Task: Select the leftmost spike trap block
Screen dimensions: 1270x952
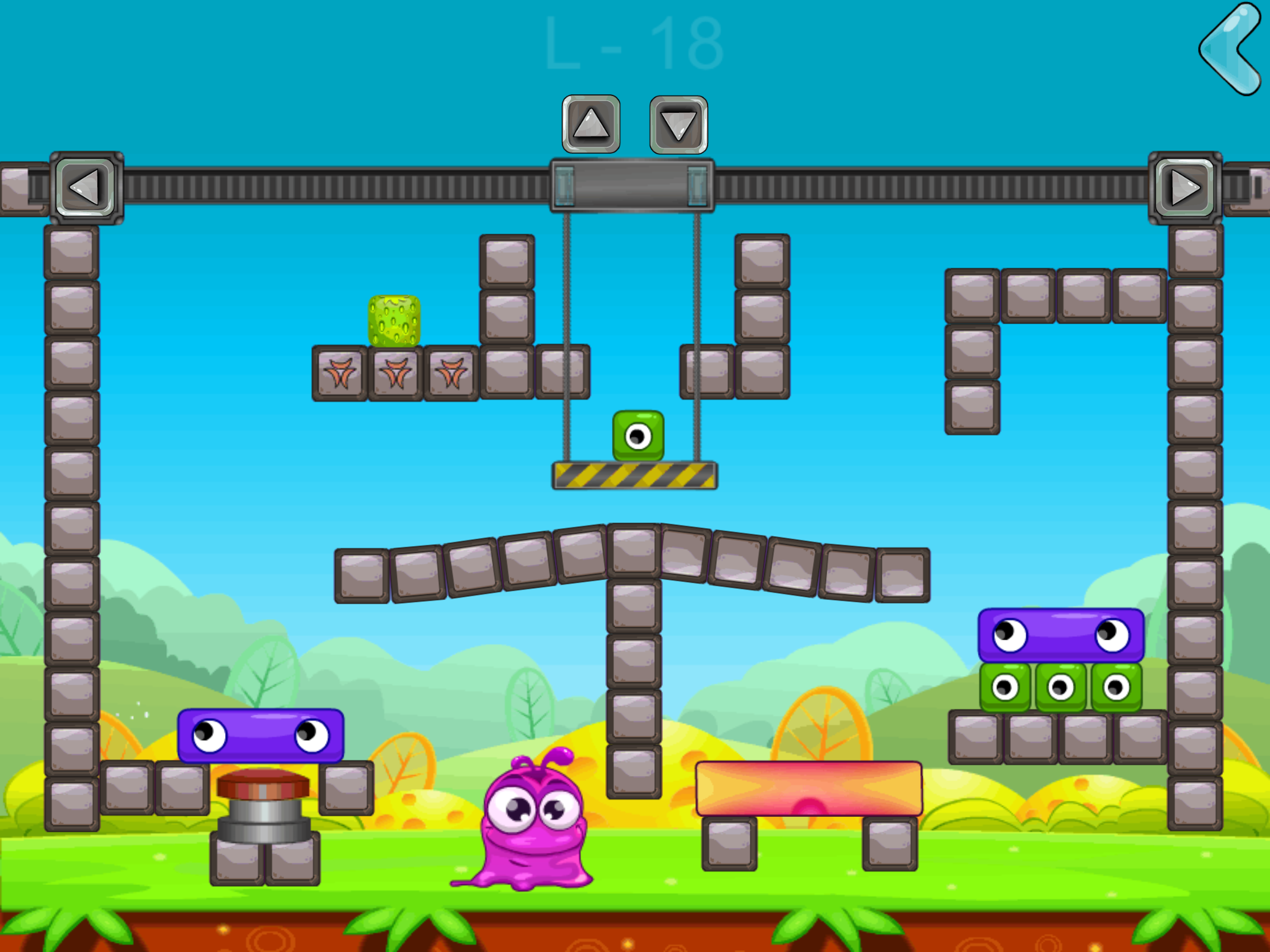Action: (x=340, y=373)
